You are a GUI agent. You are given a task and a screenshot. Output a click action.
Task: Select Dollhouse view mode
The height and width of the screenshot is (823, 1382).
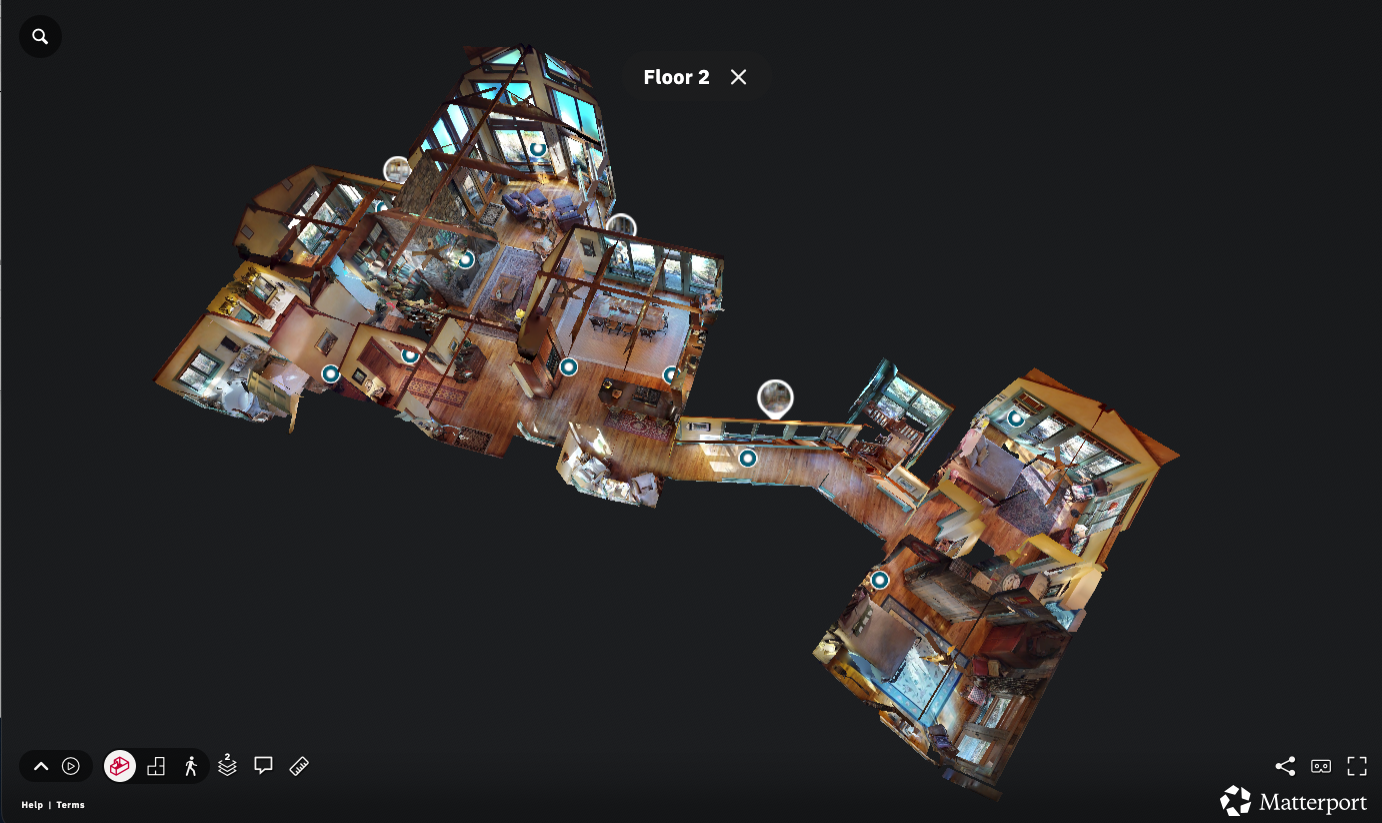[x=119, y=766]
